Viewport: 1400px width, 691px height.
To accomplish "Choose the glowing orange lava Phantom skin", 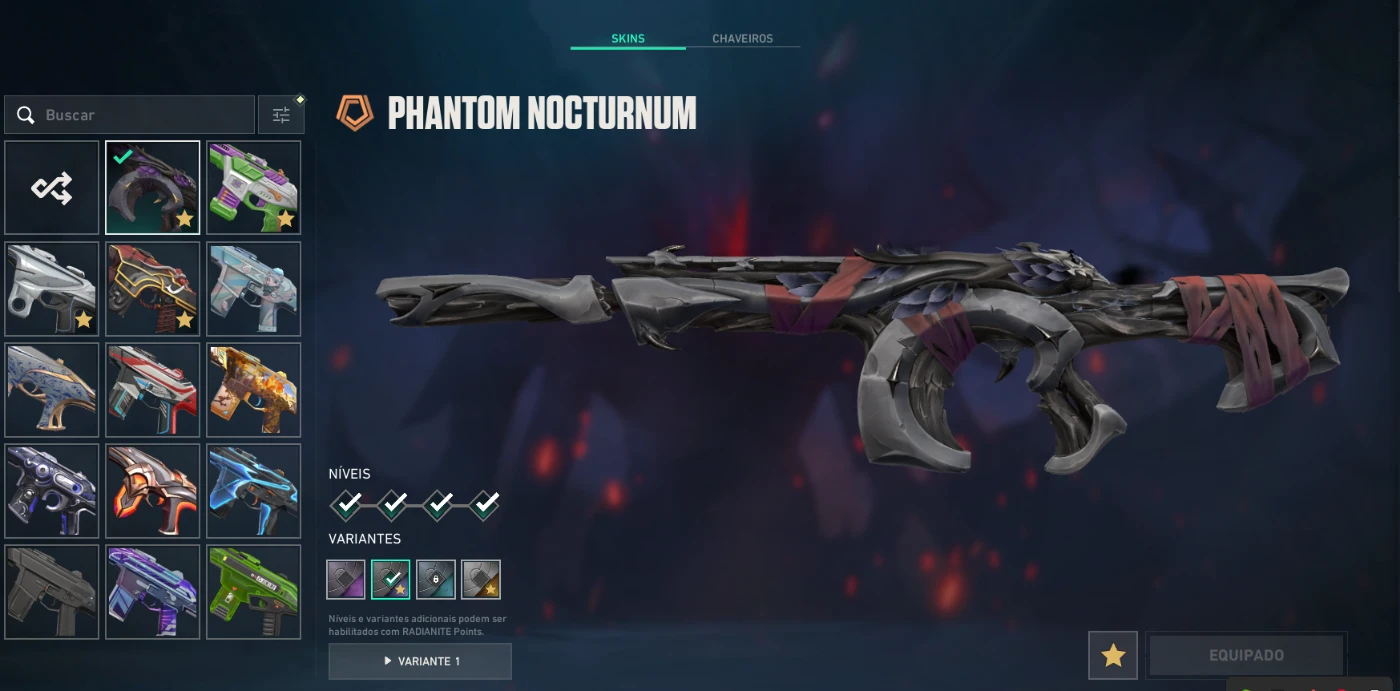I will [153, 491].
